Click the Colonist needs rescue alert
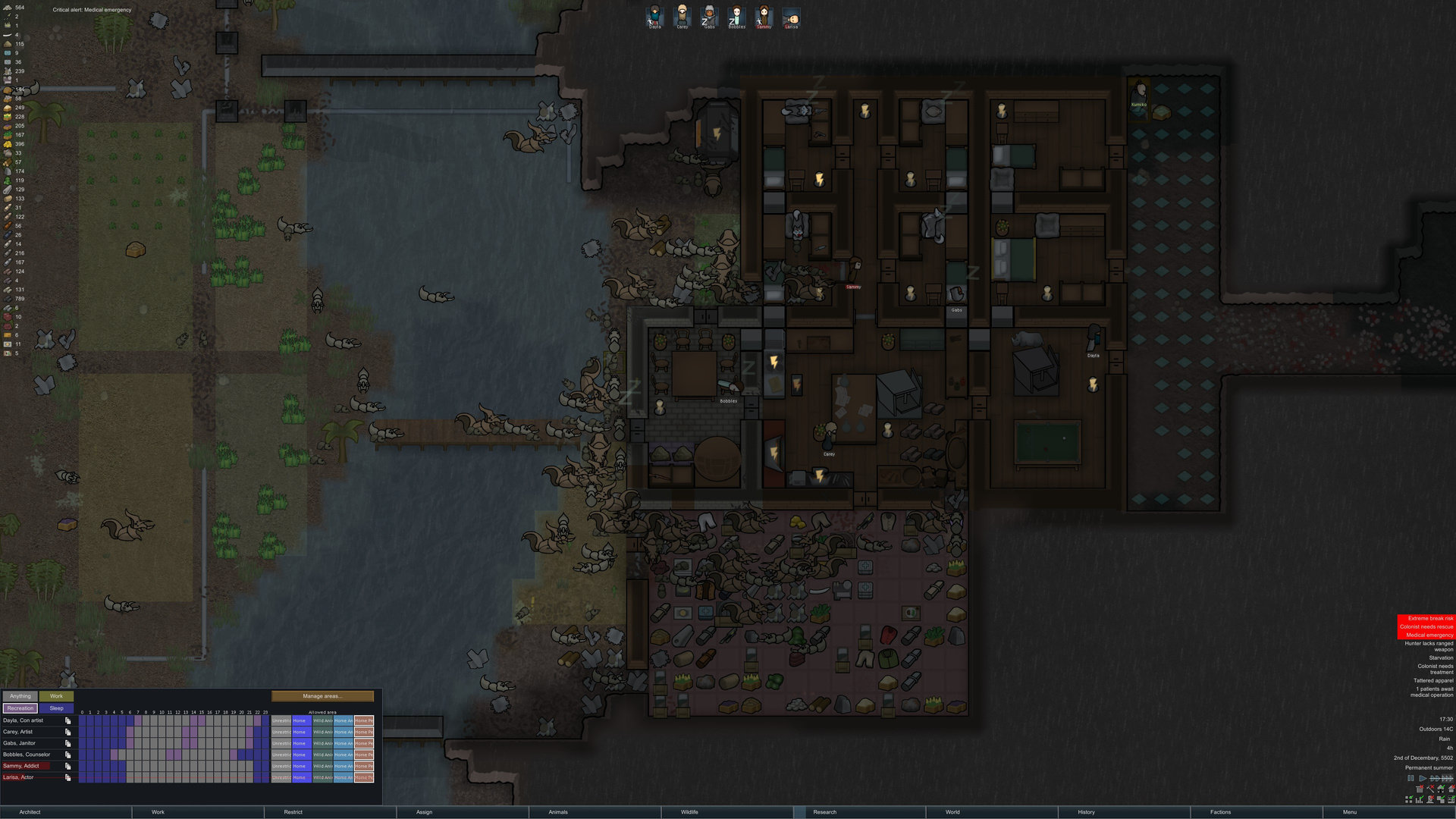 coord(1426,627)
